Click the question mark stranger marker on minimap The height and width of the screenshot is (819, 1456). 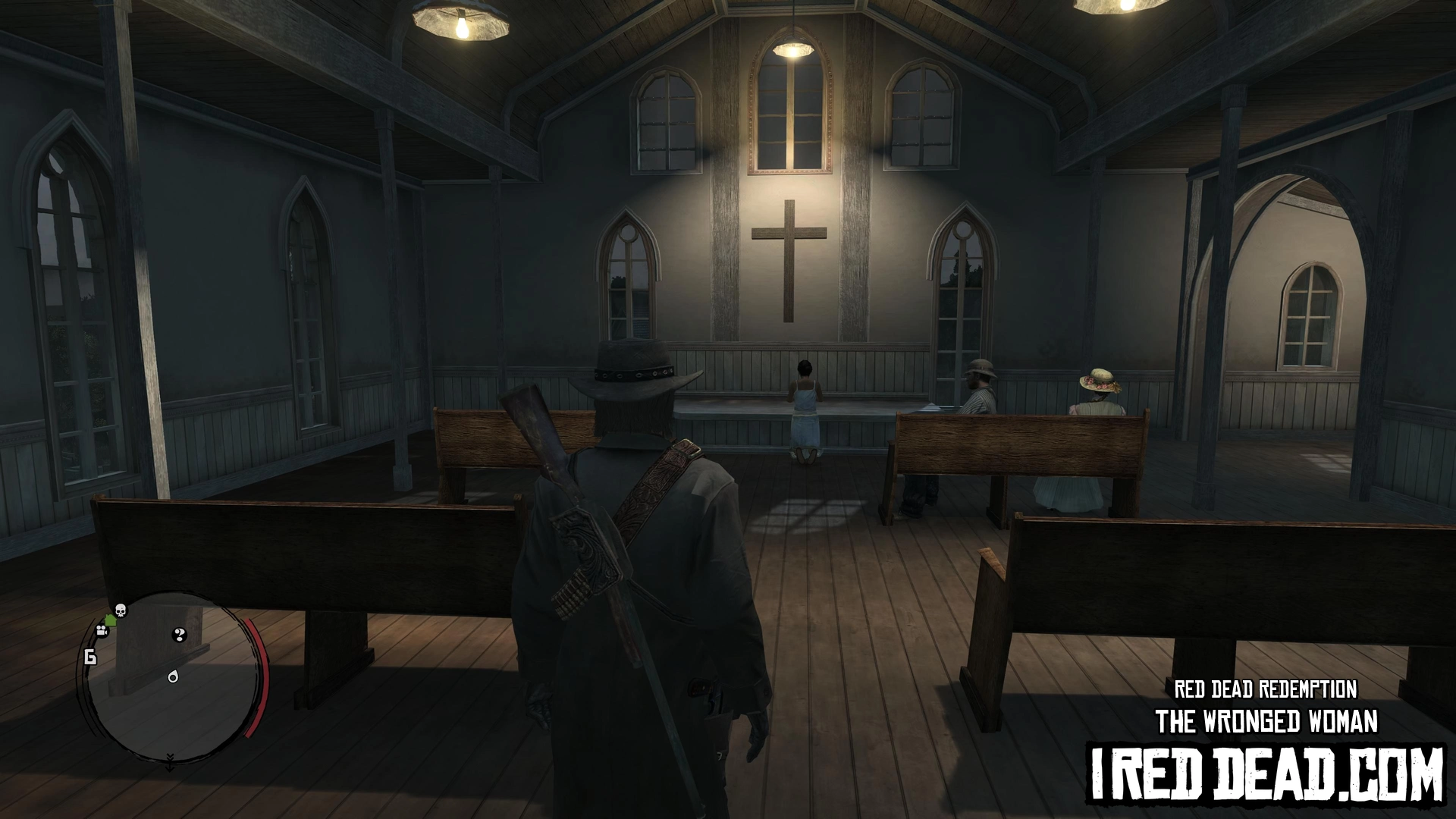point(180,635)
